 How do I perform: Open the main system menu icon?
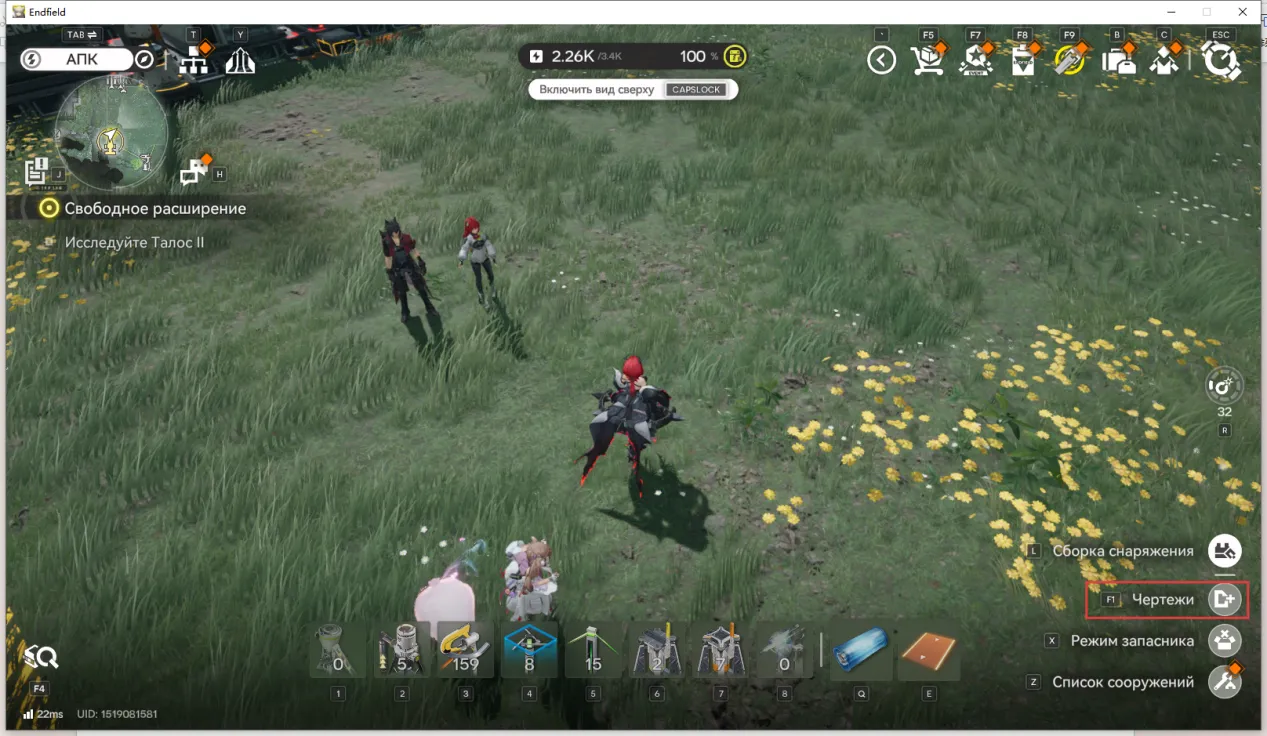pyautogui.click(x=1220, y=61)
